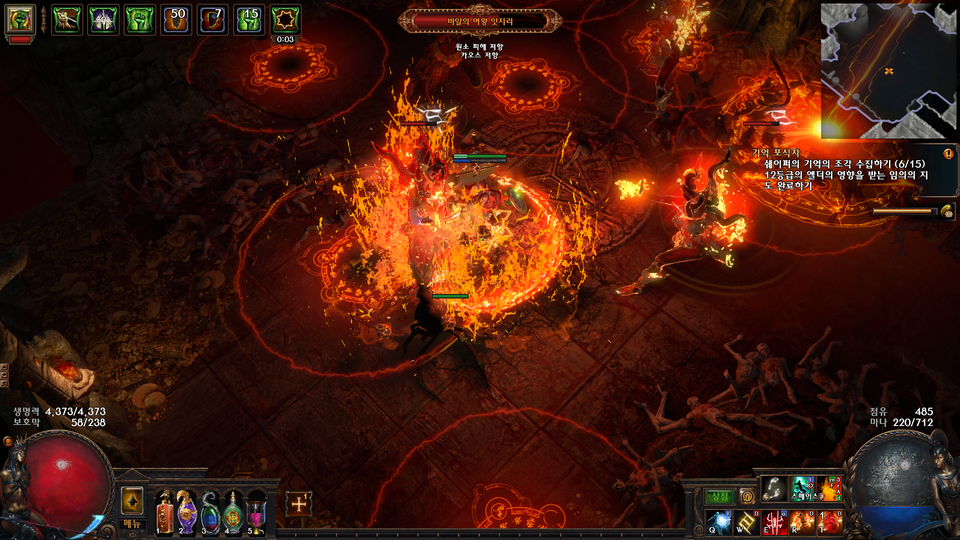Image resolution: width=960 pixels, height=540 pixels.
Task: Activate the fire skill in the top row
Action: point(830,488)
